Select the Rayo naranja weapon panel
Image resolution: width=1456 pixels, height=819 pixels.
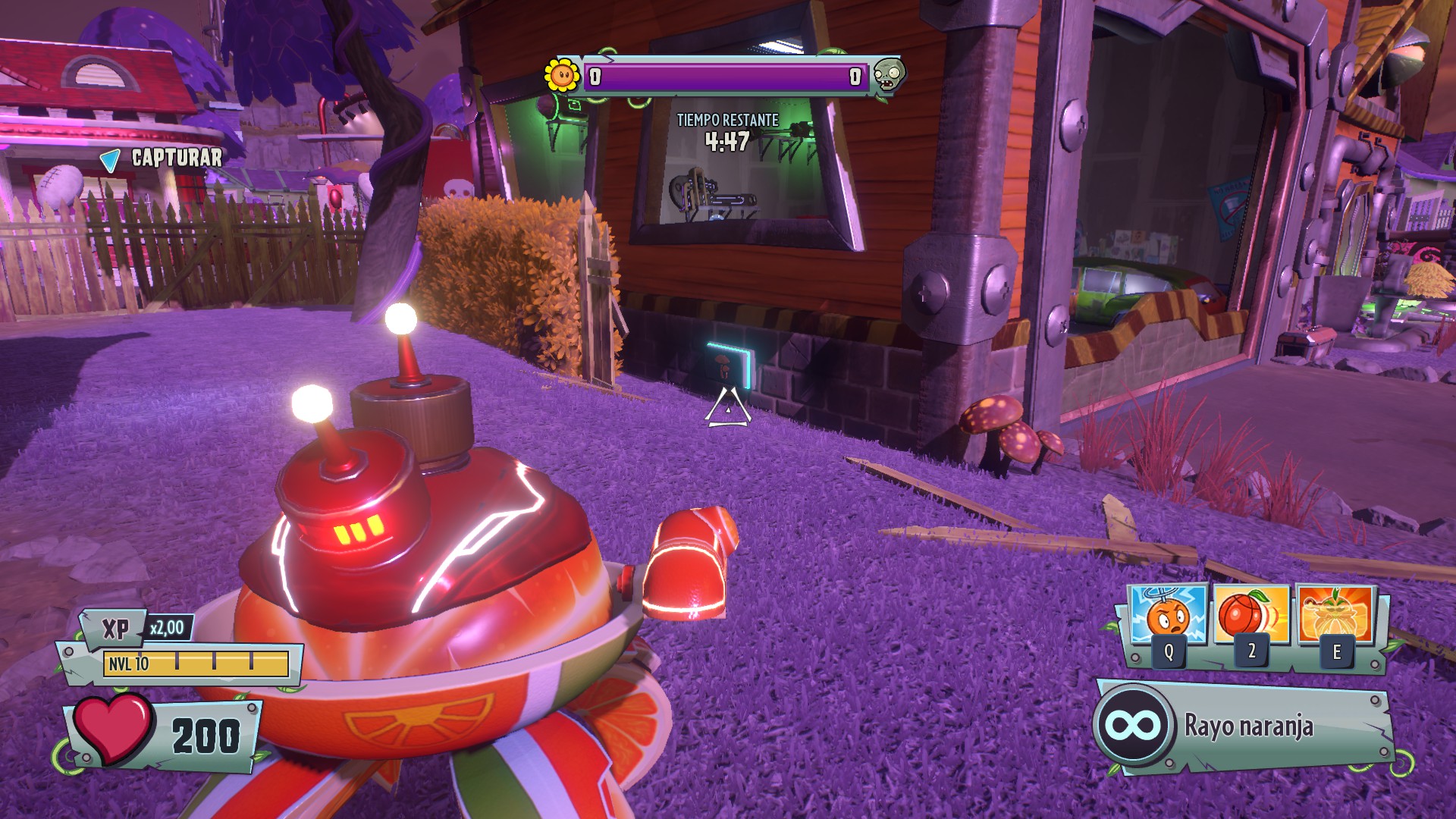[x=1244, y=726]
